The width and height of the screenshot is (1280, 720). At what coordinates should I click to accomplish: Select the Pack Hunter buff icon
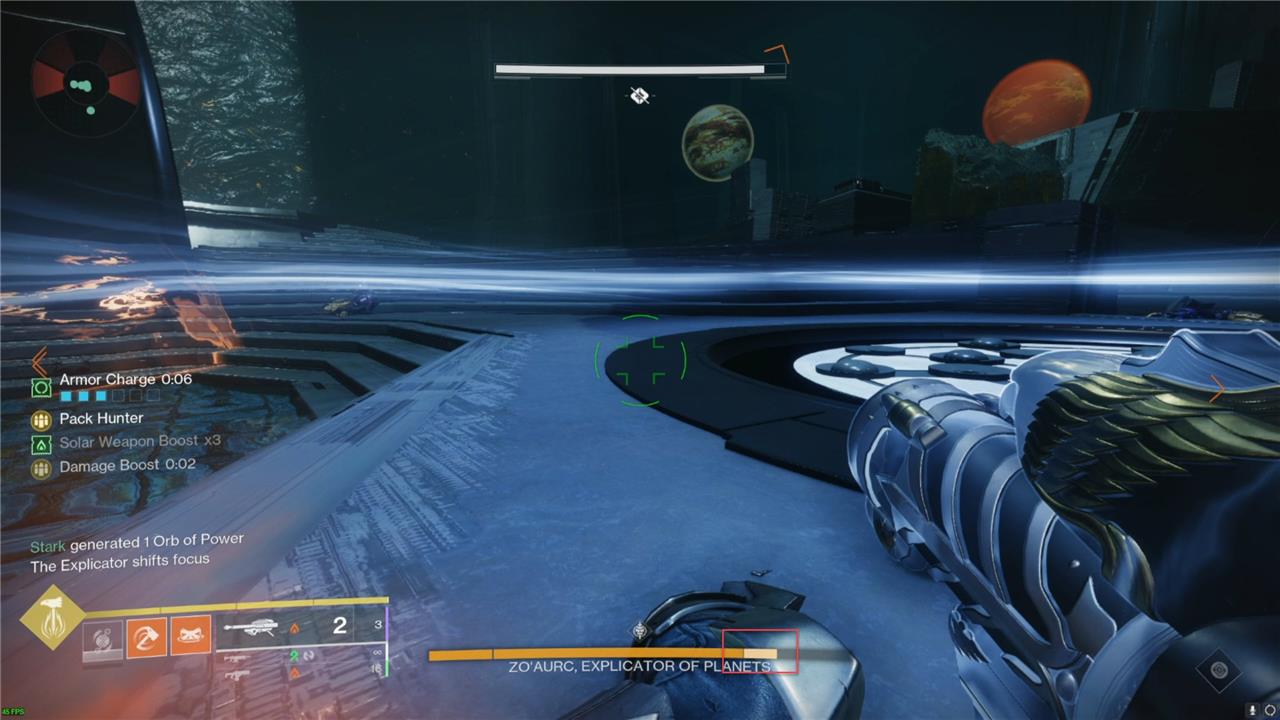[x=41, y=420]
